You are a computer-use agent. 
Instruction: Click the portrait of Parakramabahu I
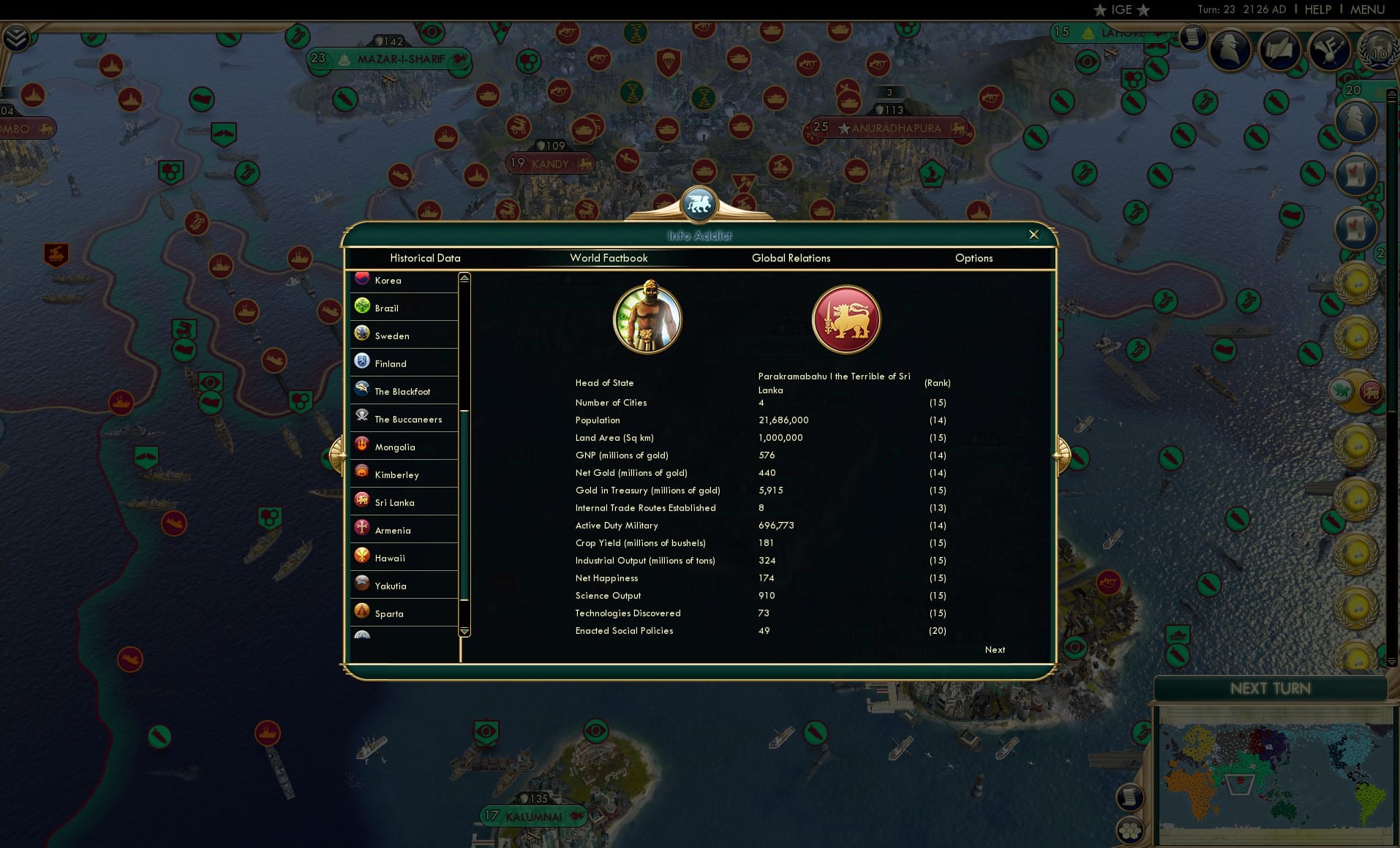(647, 318)
